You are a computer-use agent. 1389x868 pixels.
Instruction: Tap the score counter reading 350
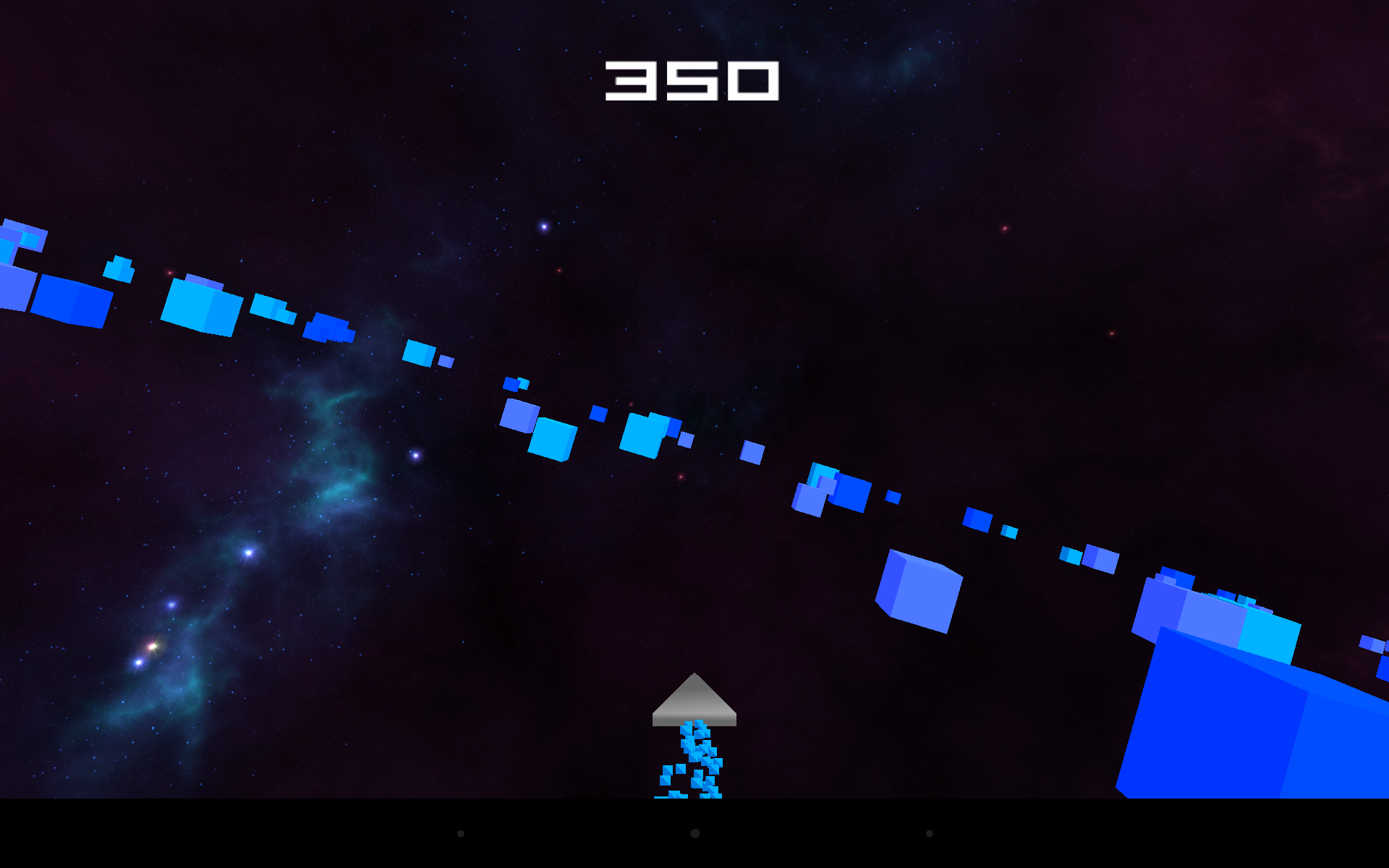coord(692,81)
